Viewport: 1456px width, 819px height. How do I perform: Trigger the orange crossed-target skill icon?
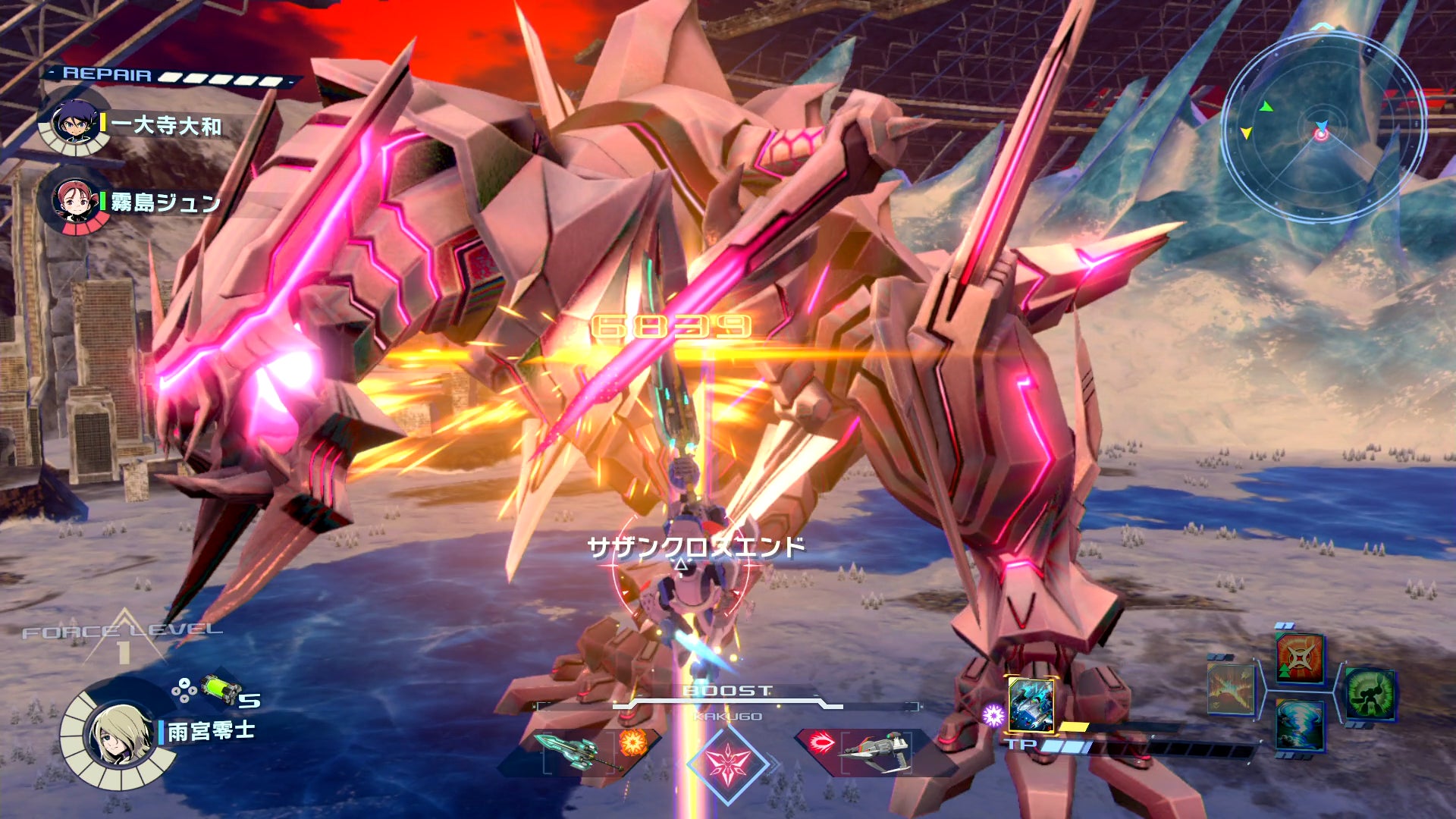click(x=1300, y=657)
